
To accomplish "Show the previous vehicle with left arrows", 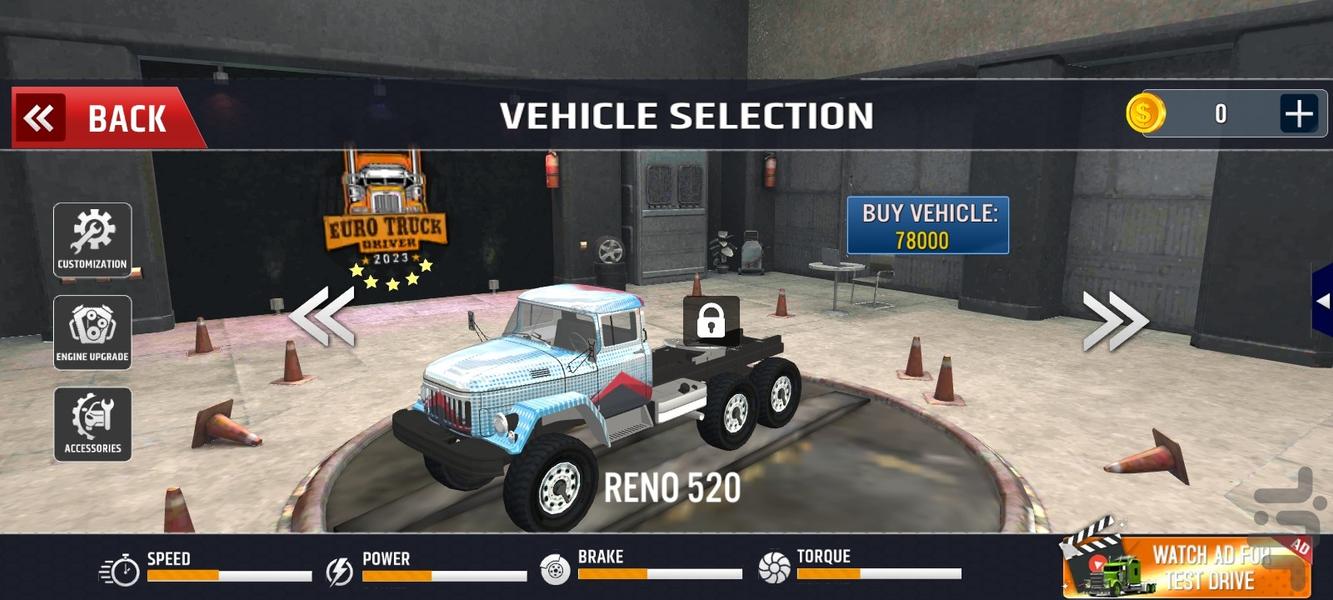I will [322, 316].
